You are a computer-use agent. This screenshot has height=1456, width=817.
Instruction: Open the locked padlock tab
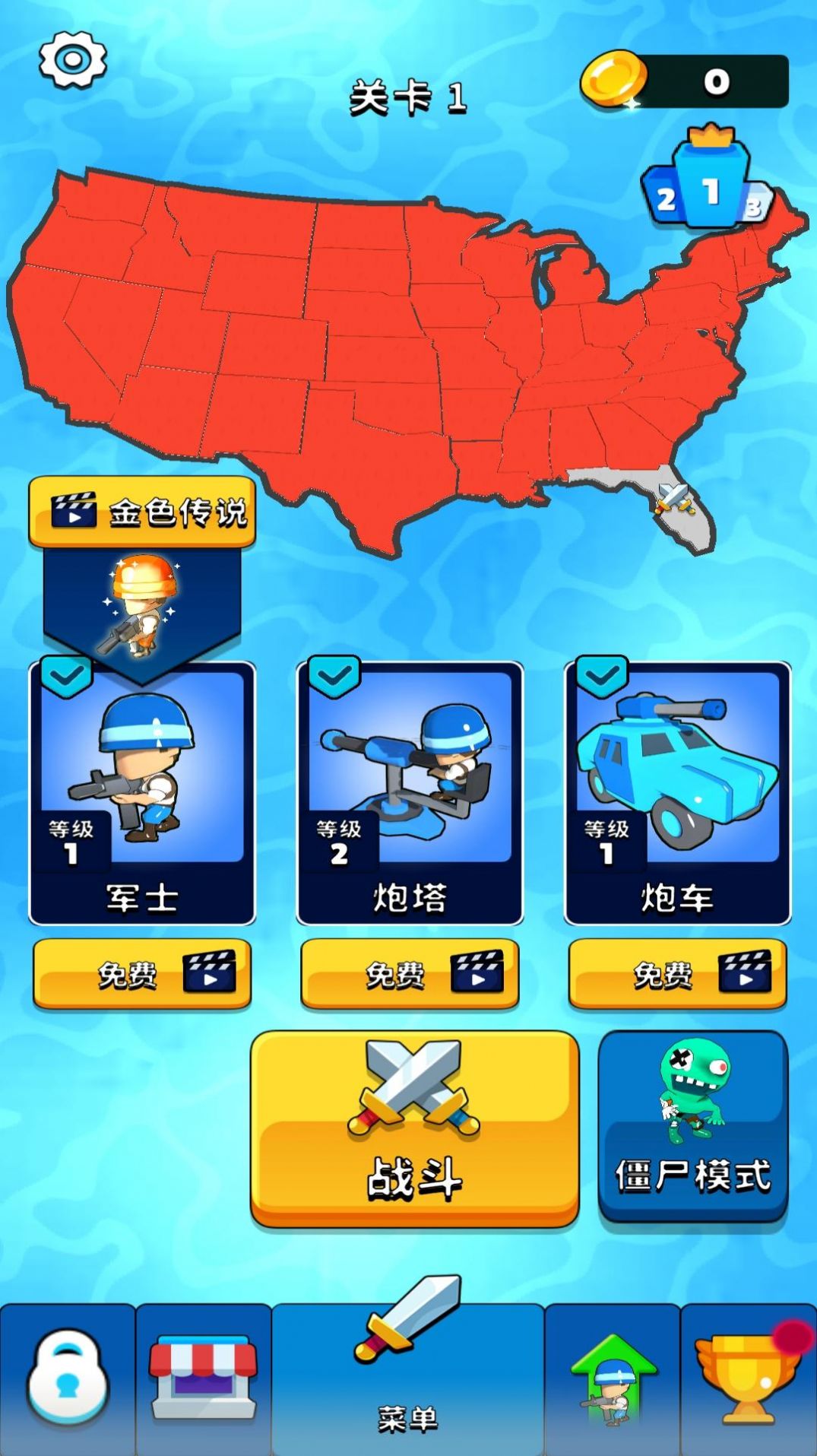68,1380
